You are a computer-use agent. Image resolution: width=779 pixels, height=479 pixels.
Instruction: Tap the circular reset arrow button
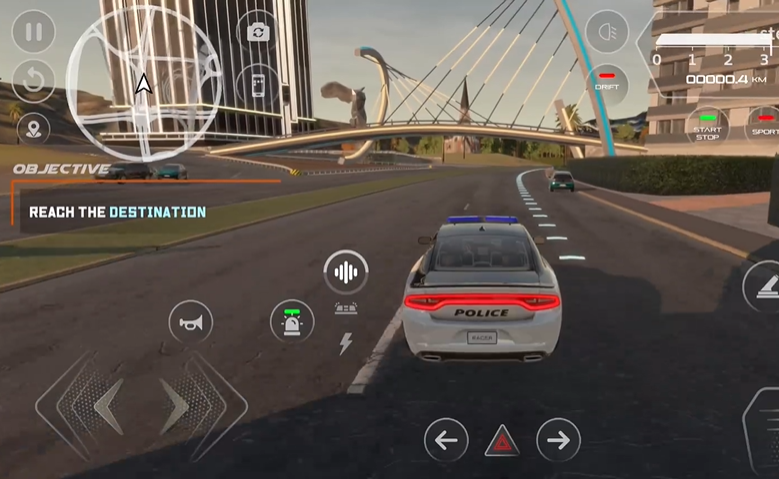pyautogui.click(x=33, y=82)
